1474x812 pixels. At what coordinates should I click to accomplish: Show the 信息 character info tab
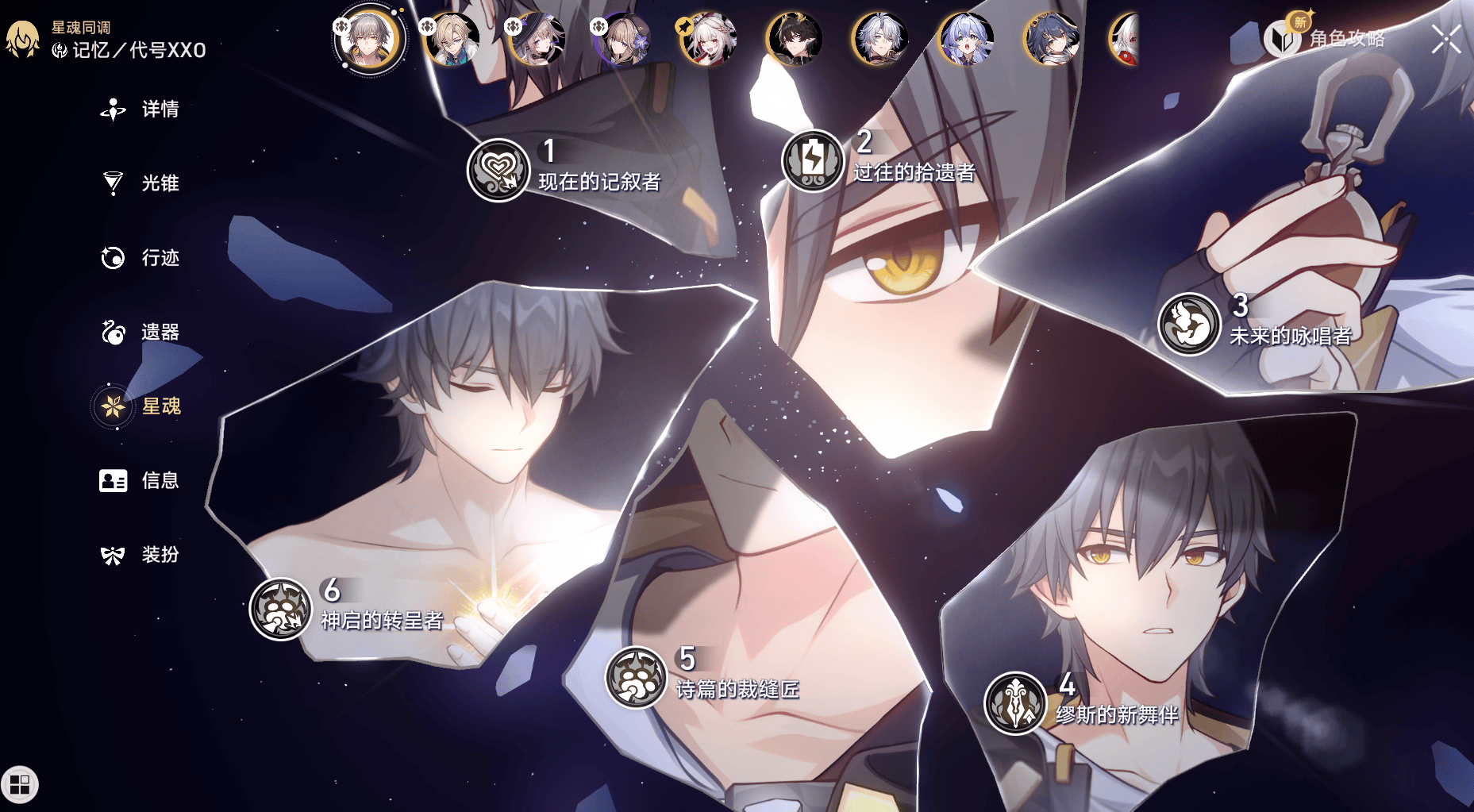141,480
